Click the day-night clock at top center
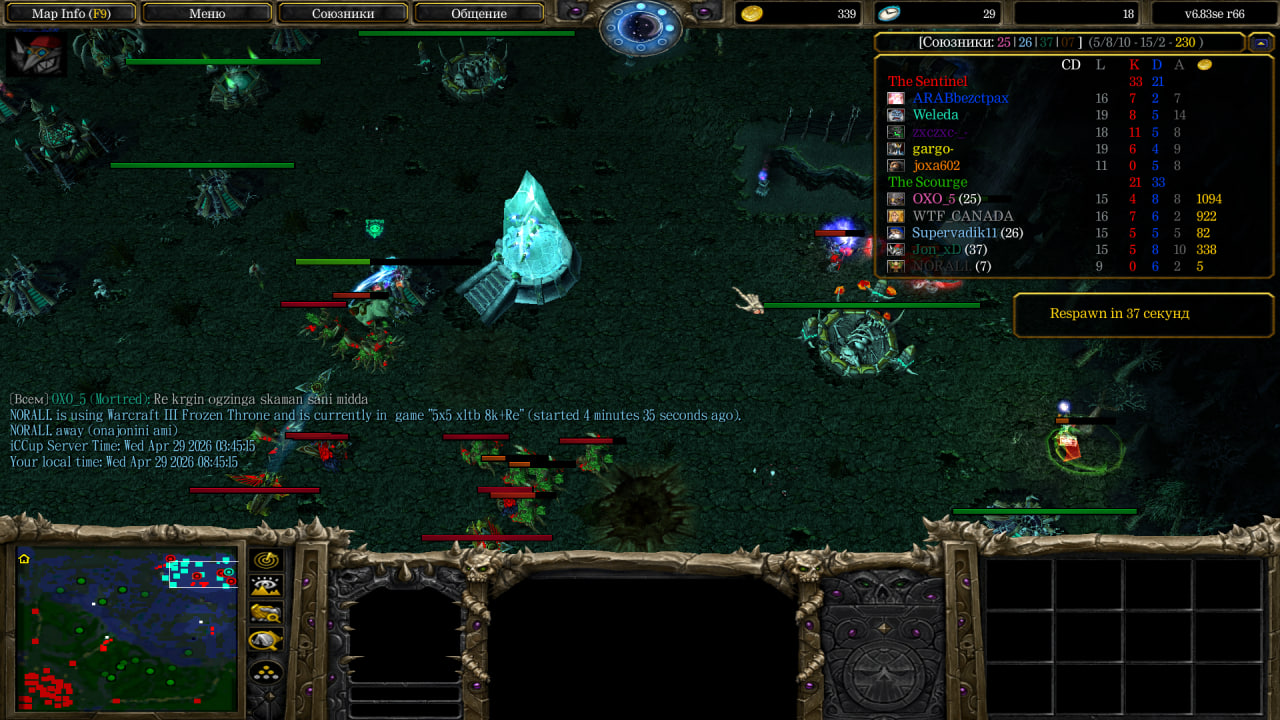Screen dimensions: 1280x720 [x=640, y=24]
